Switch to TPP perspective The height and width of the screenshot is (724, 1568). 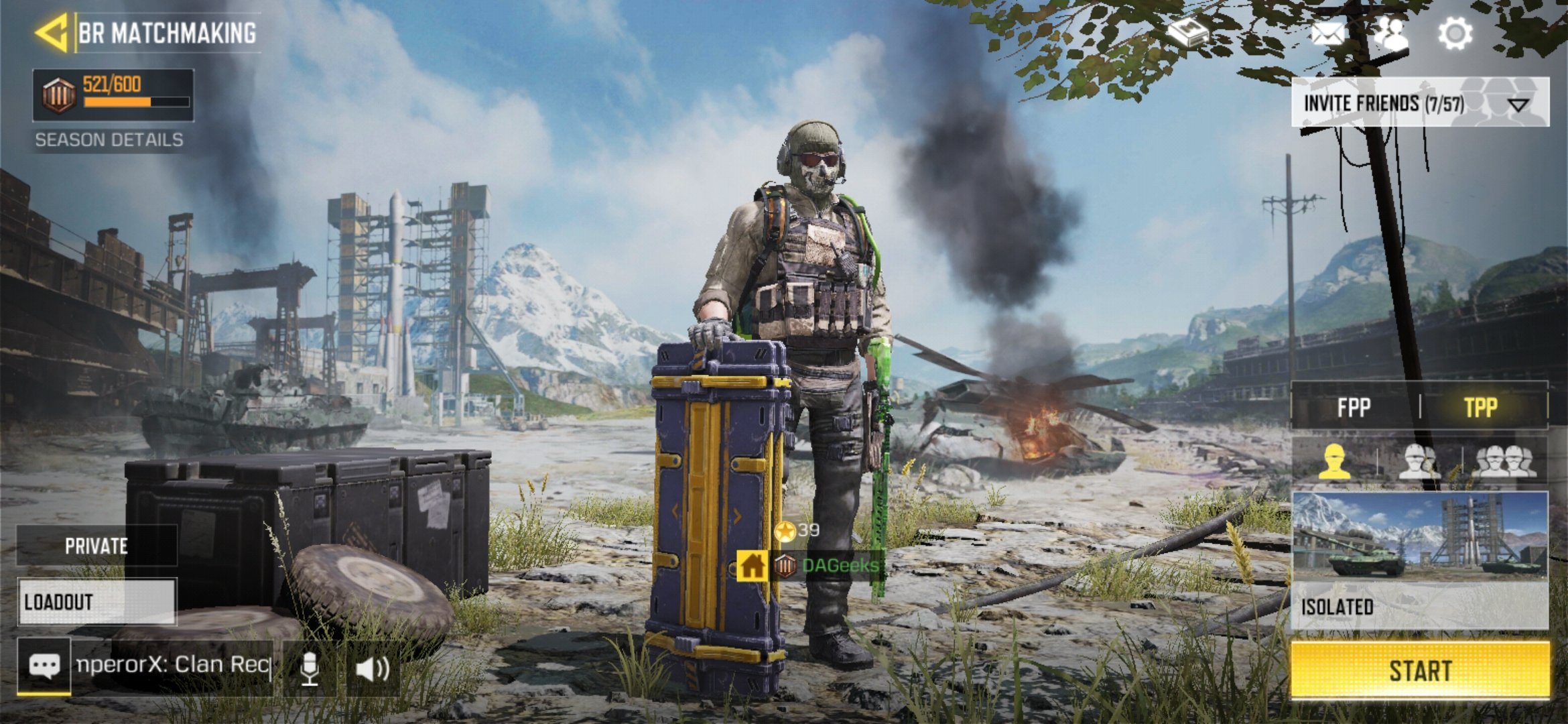coord(1480,407)
